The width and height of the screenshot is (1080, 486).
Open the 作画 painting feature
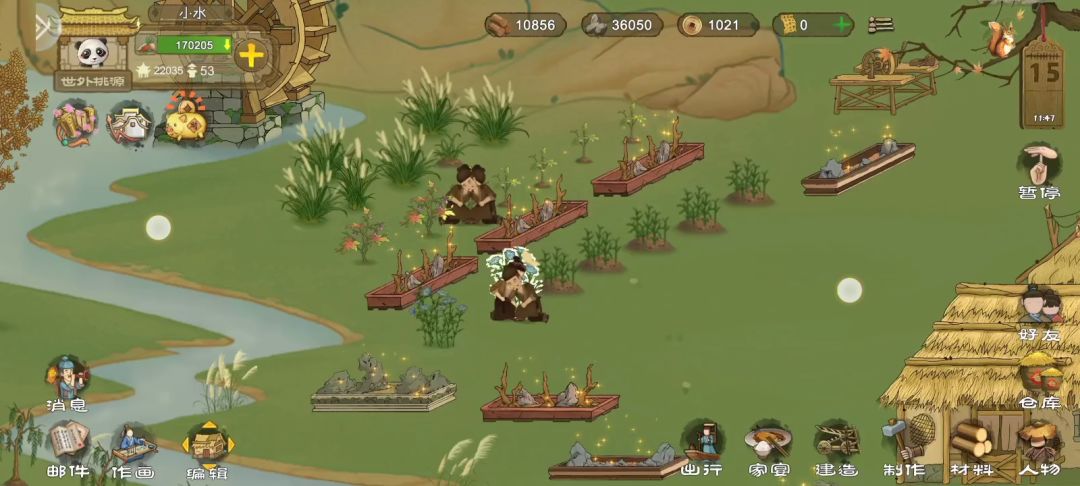coord(132,447)
